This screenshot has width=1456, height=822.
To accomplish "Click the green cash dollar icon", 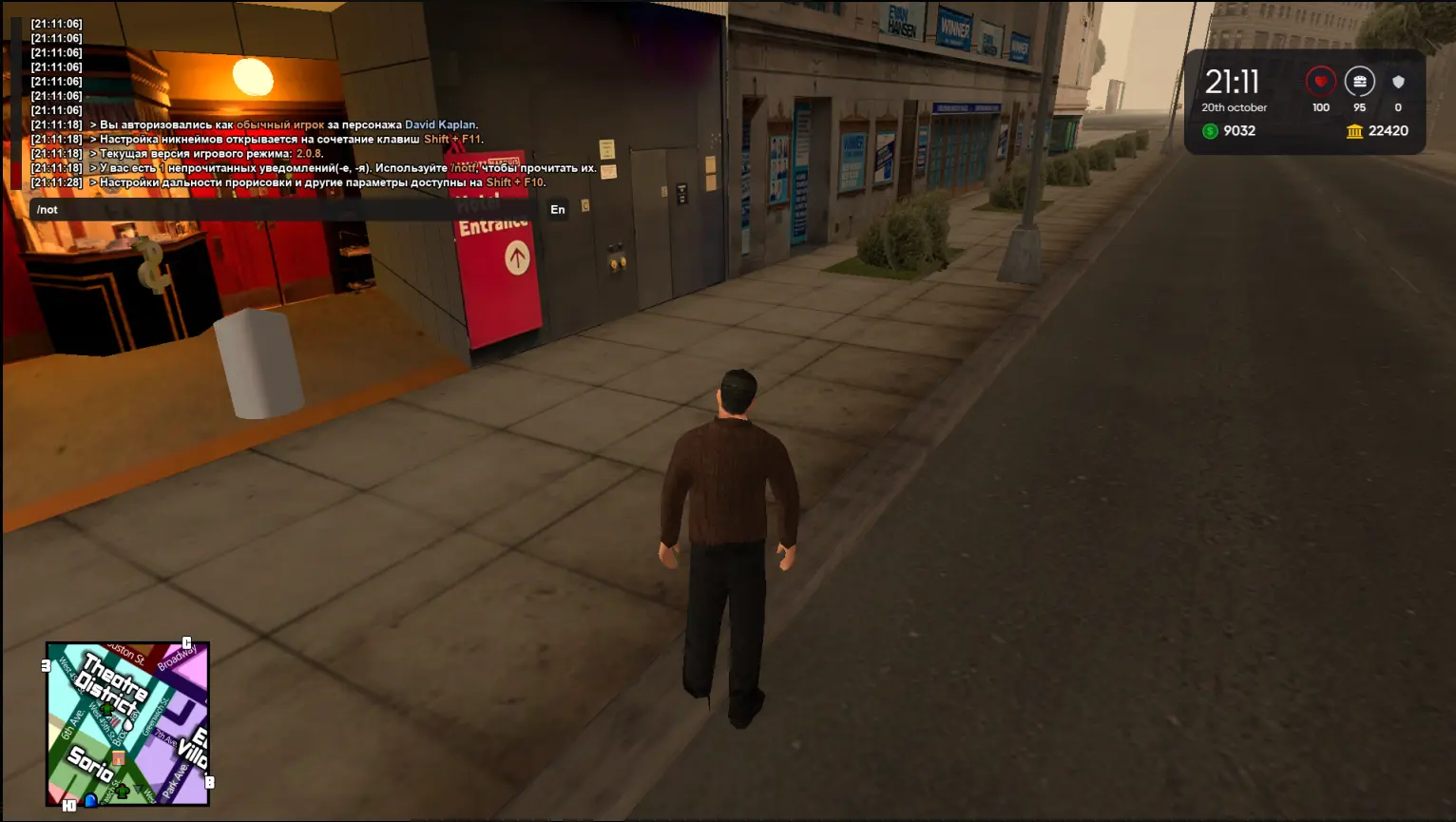I will pyautogui.click(x=1210, y=131).
